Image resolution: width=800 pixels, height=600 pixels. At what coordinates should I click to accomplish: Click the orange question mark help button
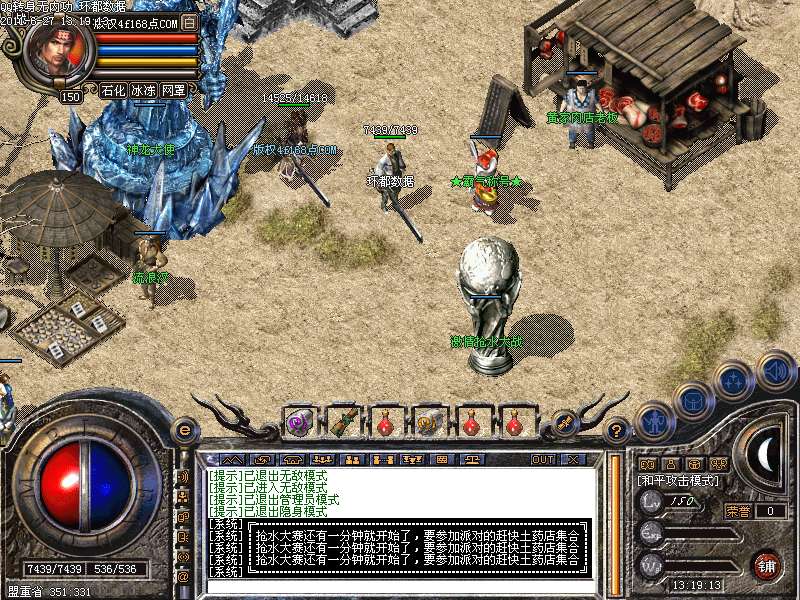click(x=618, y=430)
